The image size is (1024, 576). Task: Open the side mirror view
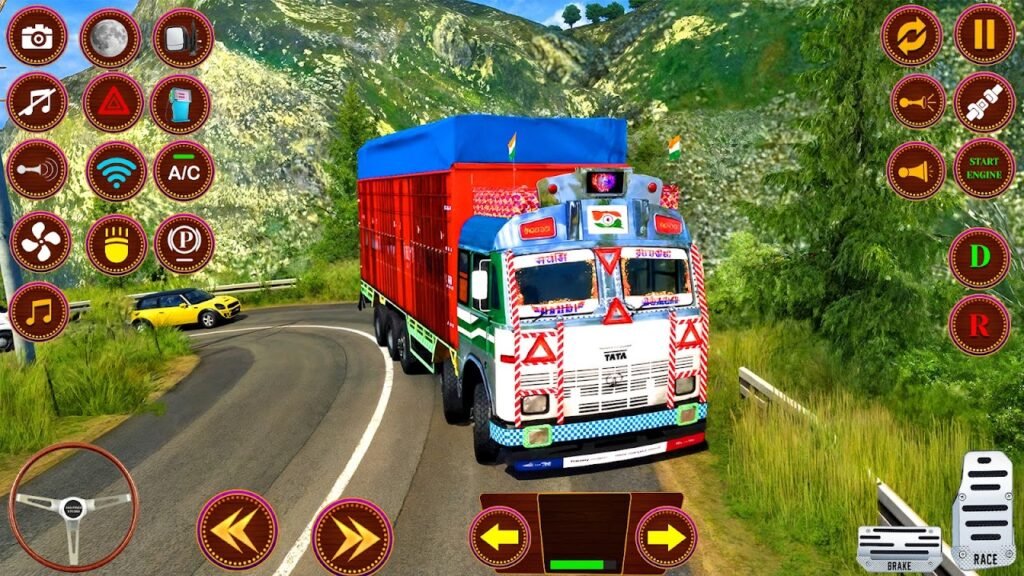[x=183, y=38]
